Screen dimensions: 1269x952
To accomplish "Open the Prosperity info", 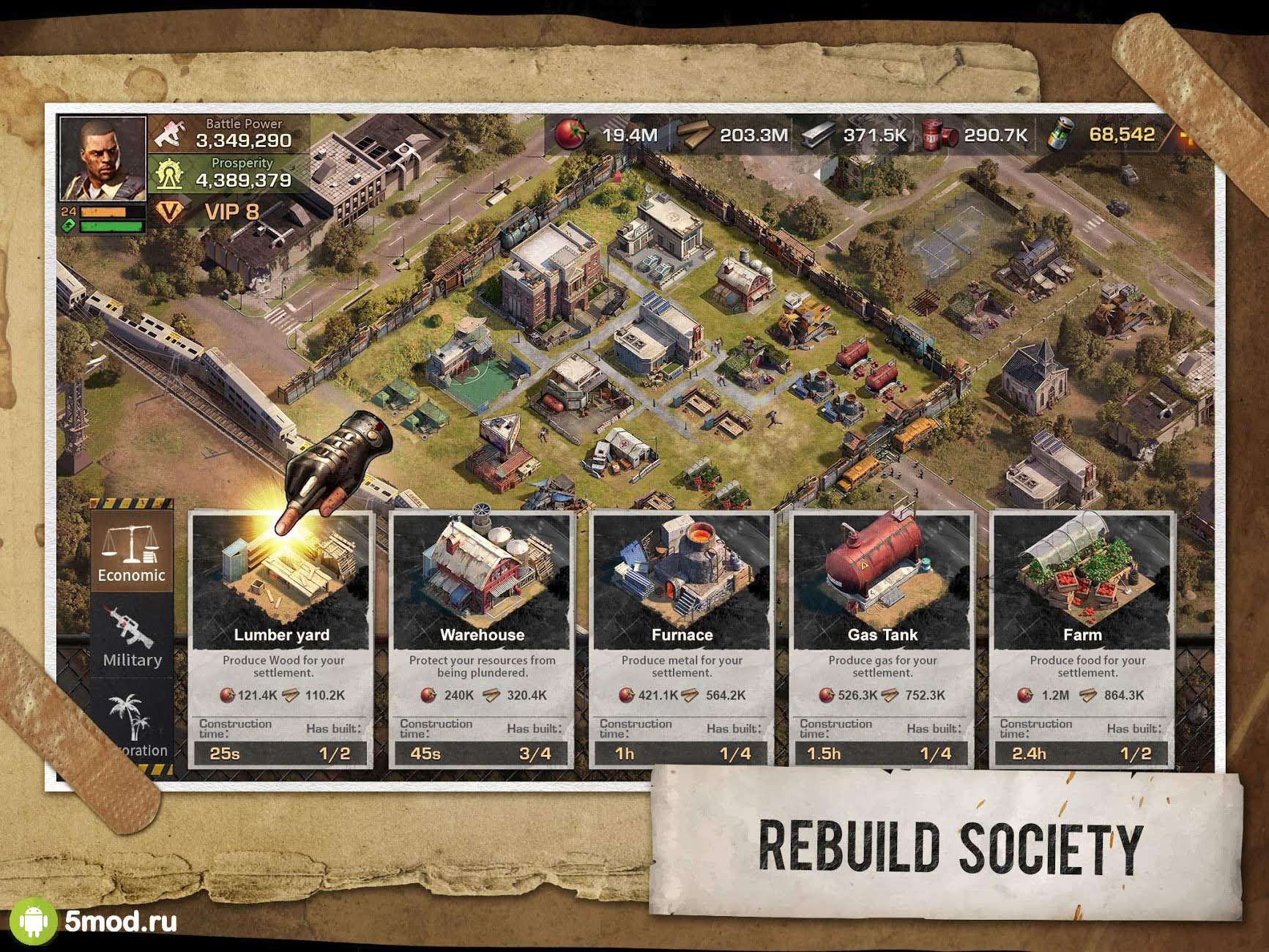I will (x=231, y=174).
